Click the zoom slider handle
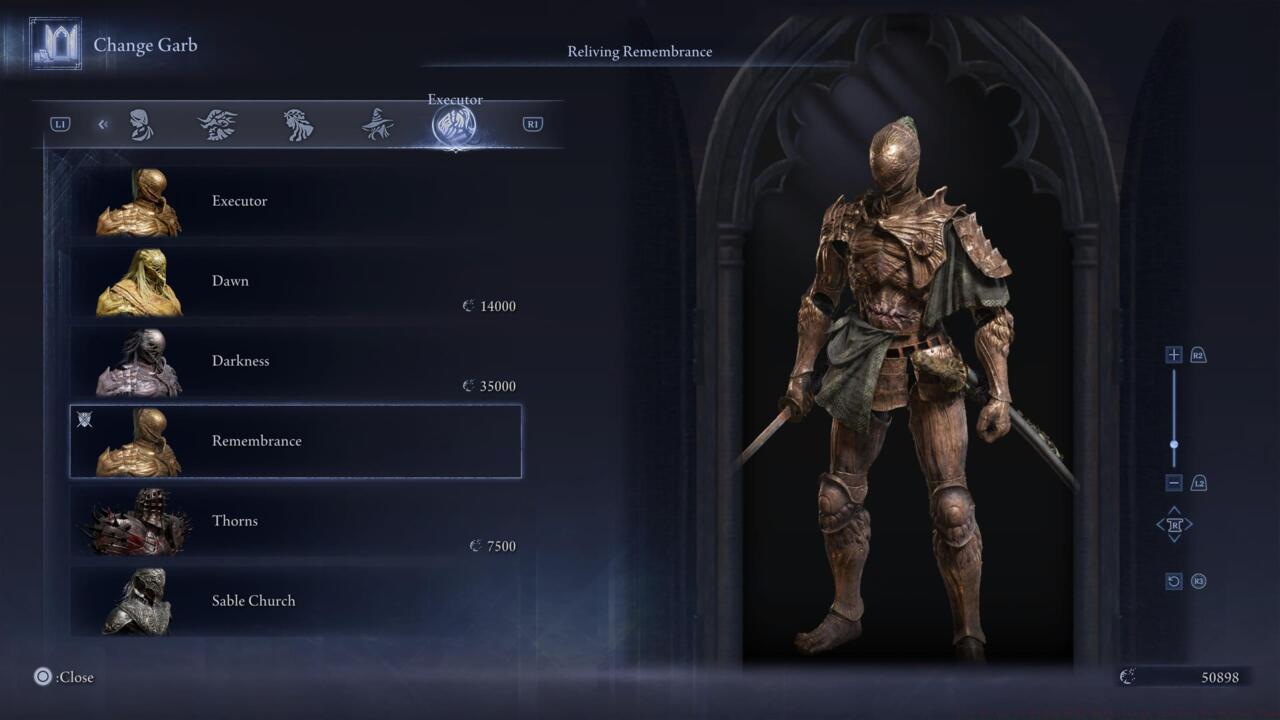1280x720 pixels. click(1174, 445)
